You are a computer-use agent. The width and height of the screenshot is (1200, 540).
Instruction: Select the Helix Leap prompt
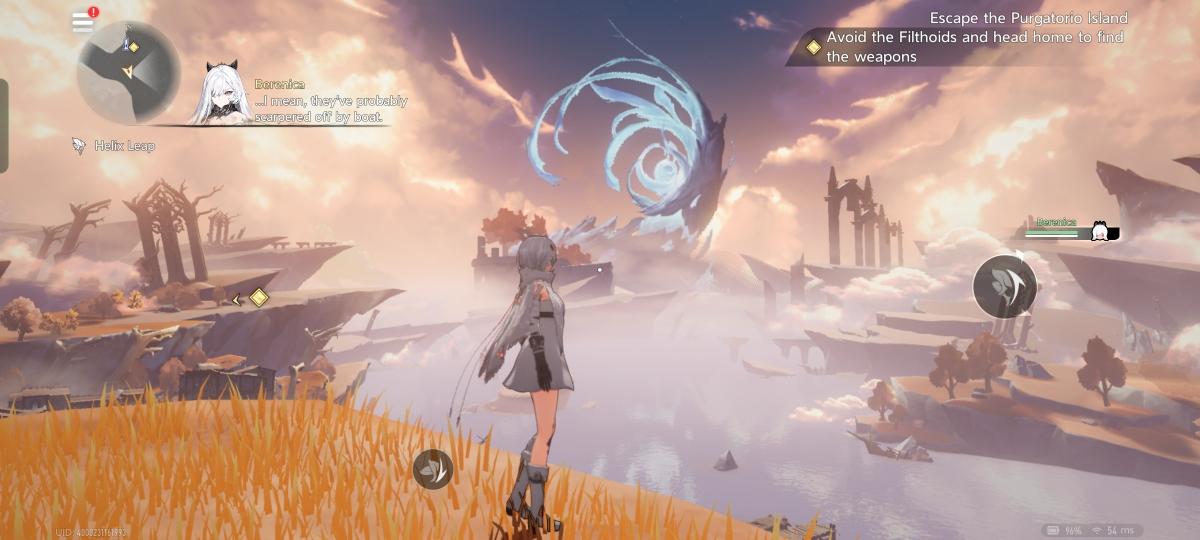[x=115, y=146]
